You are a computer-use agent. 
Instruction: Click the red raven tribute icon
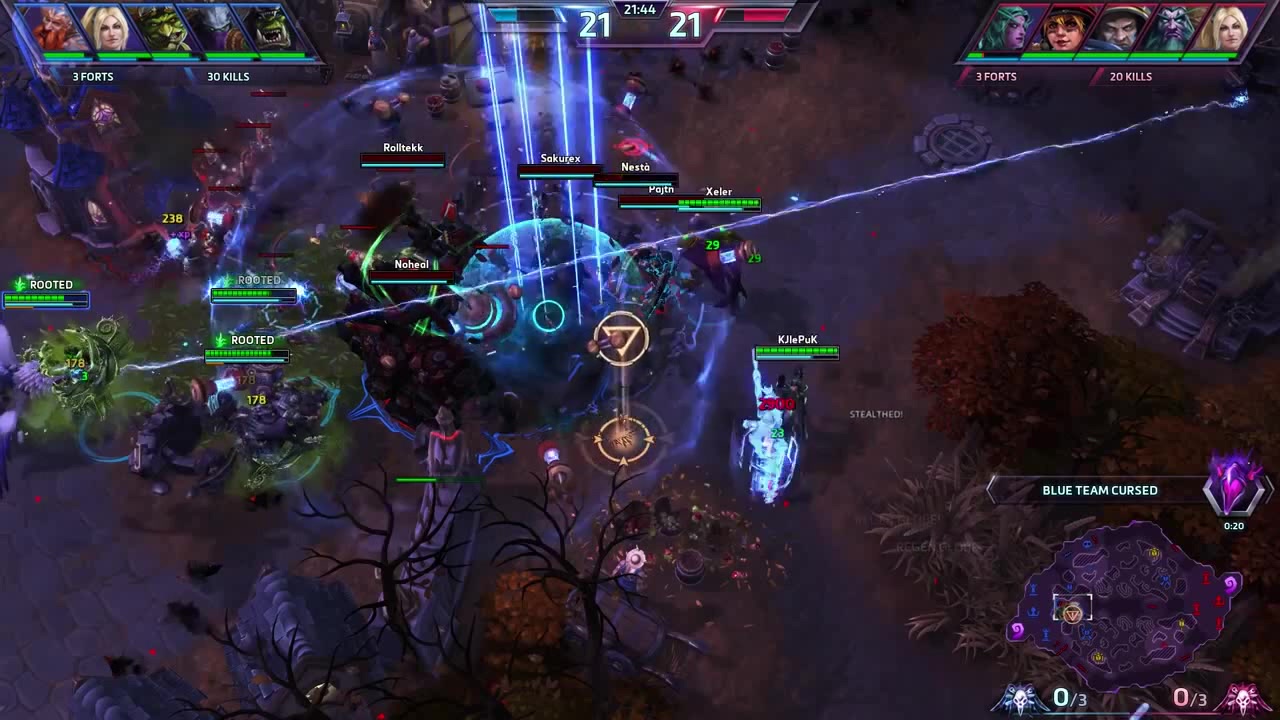(x=1243, y=697)
